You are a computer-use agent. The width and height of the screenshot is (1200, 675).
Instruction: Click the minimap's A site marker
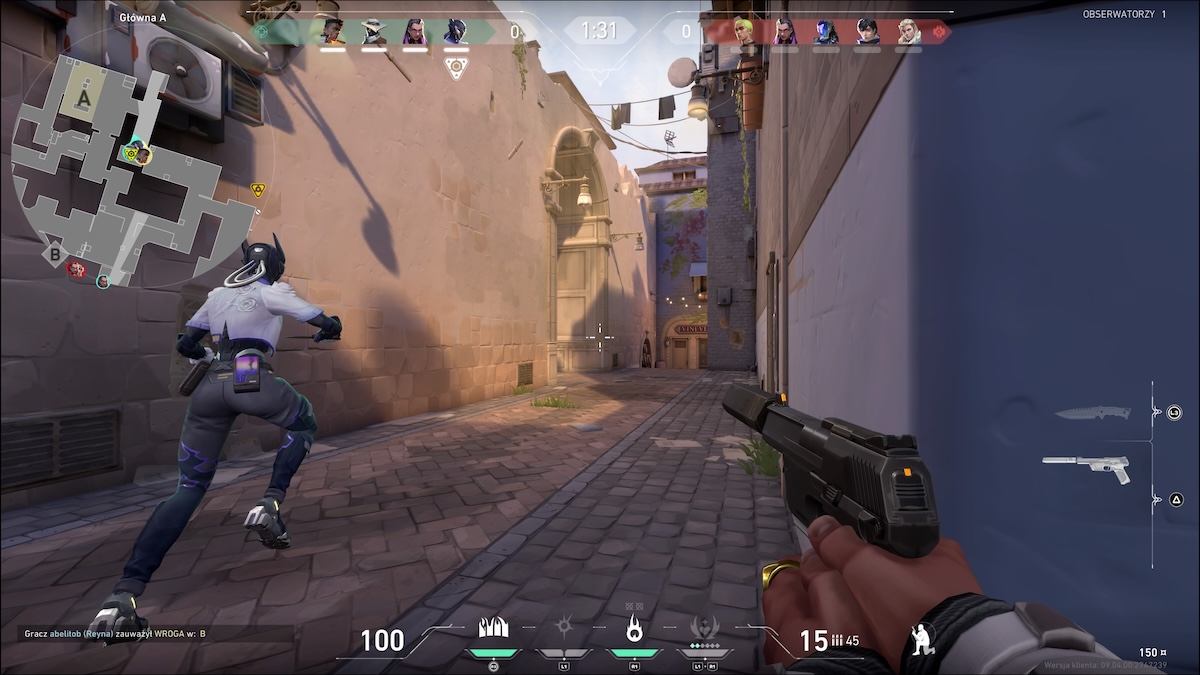pyautogui.click(x=84, y=99)
